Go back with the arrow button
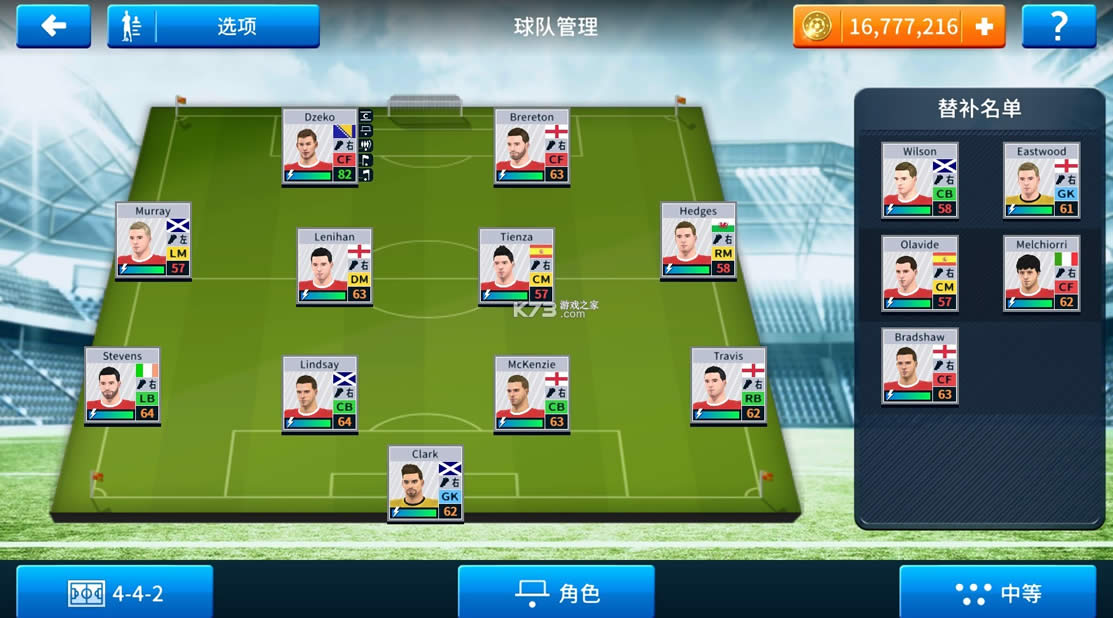1113x618 pixels. [x=53, y=26]
